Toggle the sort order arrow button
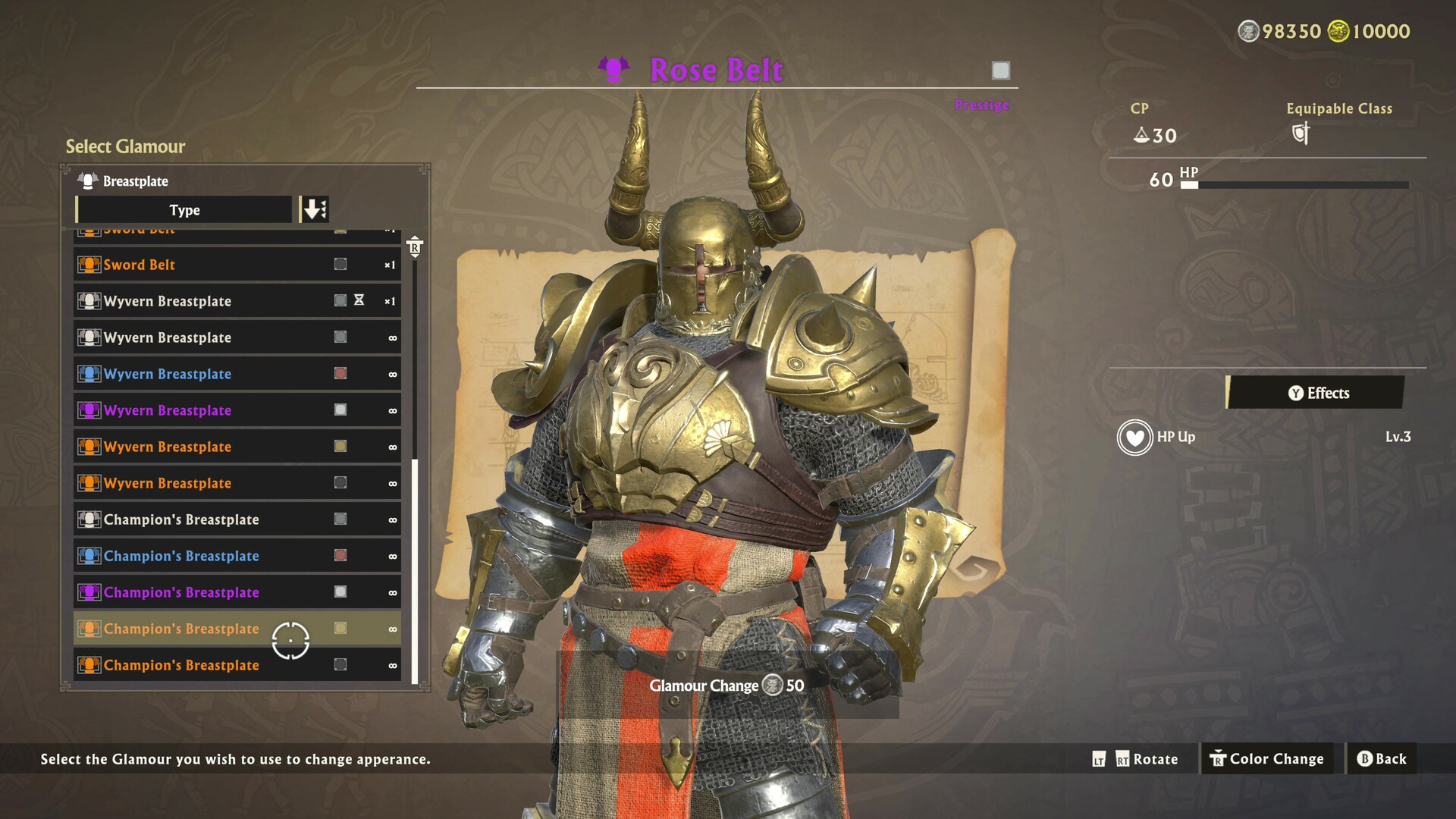 (314, 209)
